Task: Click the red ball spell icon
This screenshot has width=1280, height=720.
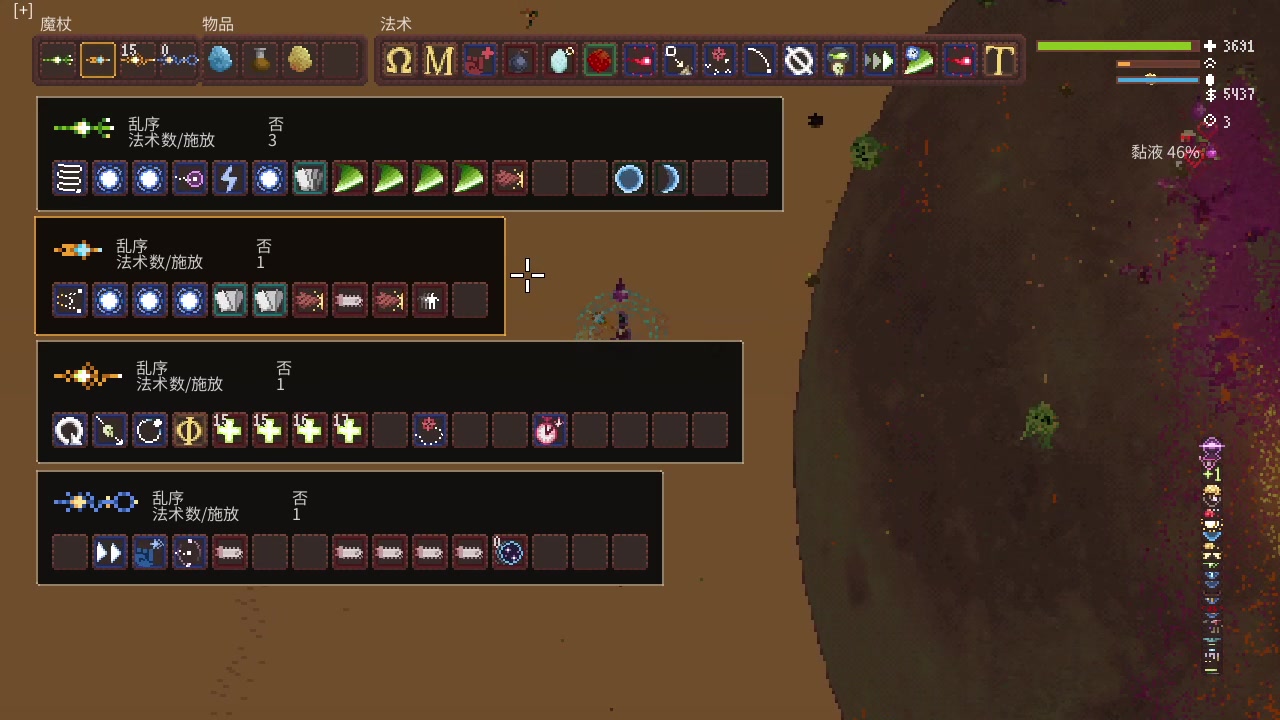Action: tap(599, 61)
